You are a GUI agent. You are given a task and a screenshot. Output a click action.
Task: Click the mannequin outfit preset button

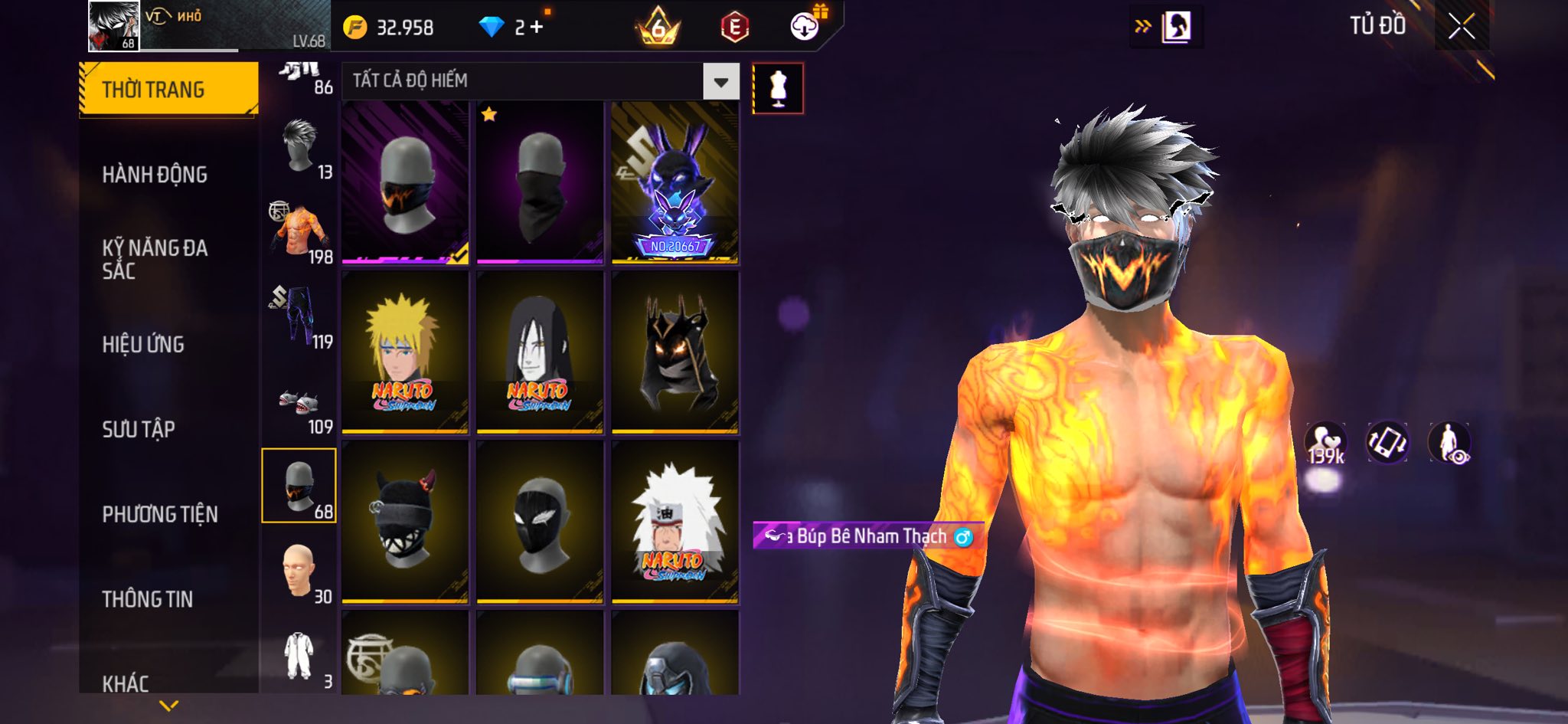click(778, 89)
